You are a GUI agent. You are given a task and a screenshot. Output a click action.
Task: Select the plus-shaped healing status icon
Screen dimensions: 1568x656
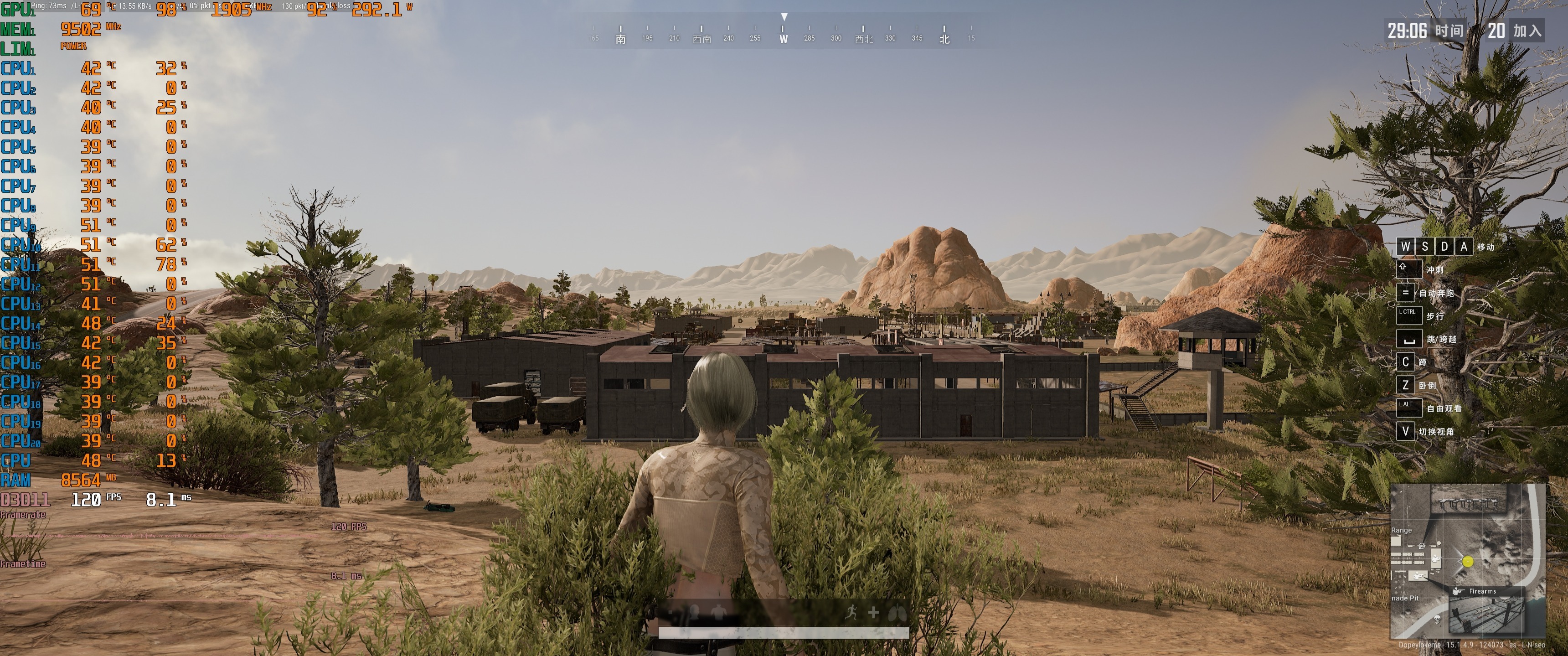tap(873, 613)
